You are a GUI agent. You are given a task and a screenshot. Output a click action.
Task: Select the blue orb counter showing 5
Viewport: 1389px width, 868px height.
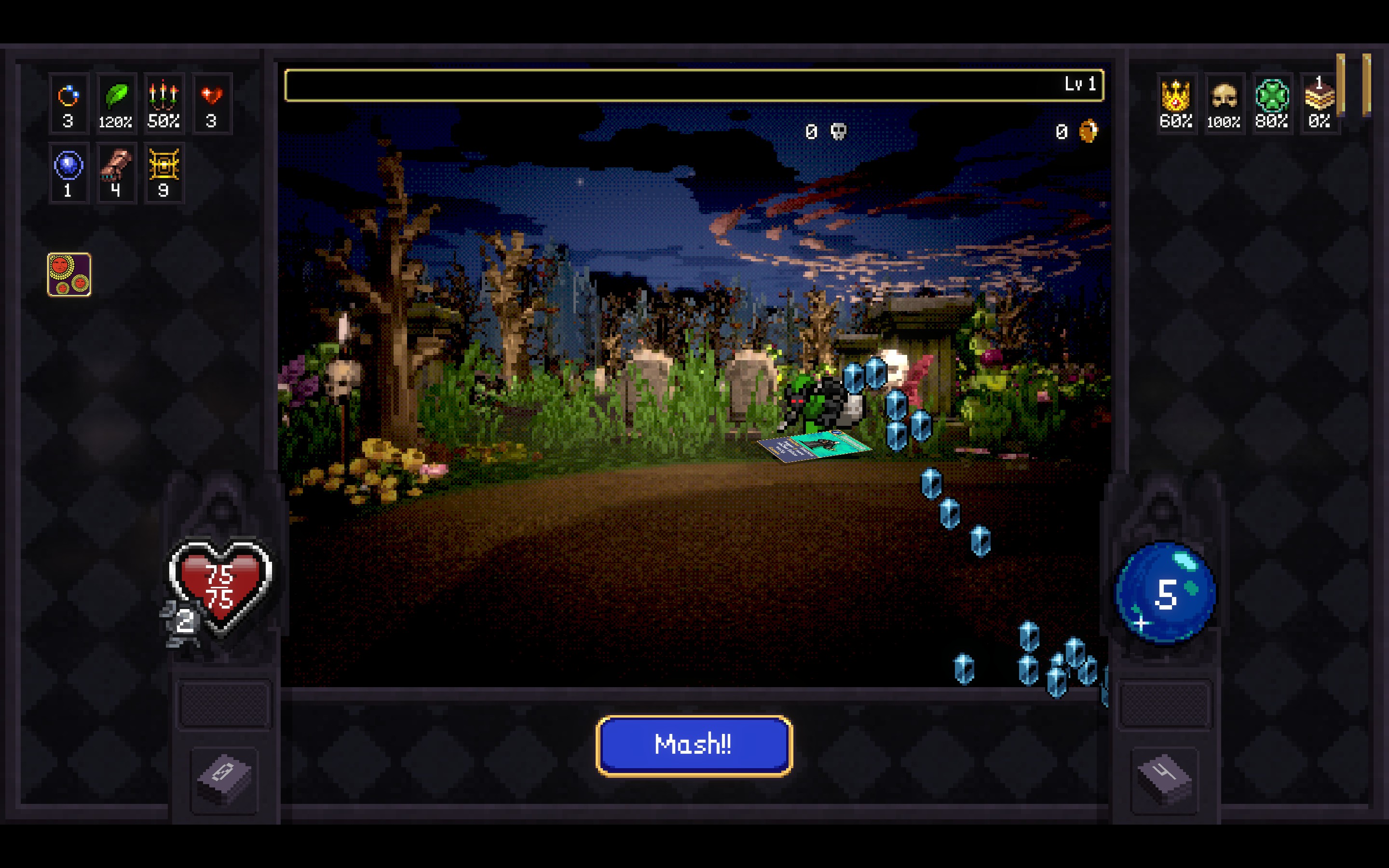pyautogui.click(x=1165, y=591)
